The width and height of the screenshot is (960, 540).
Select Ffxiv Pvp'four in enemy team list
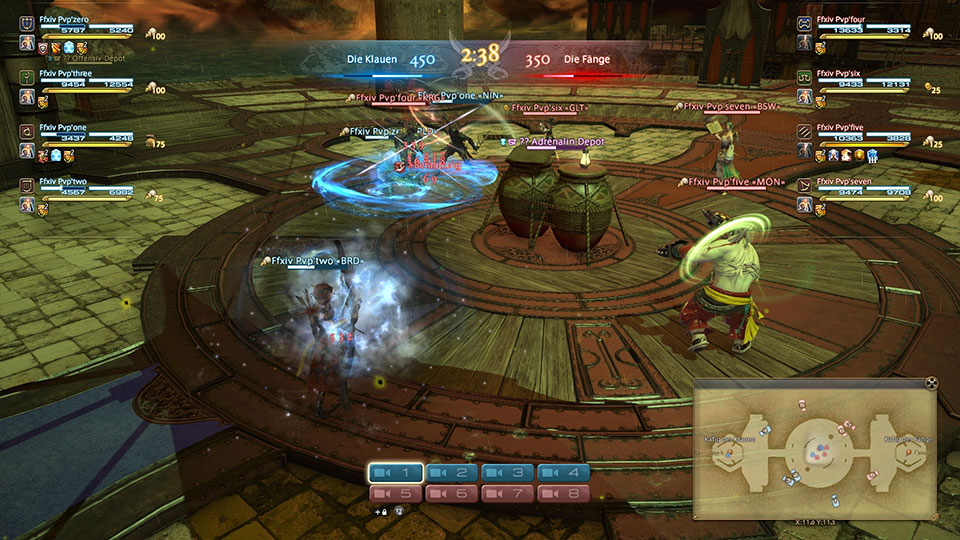pos(846,19)
